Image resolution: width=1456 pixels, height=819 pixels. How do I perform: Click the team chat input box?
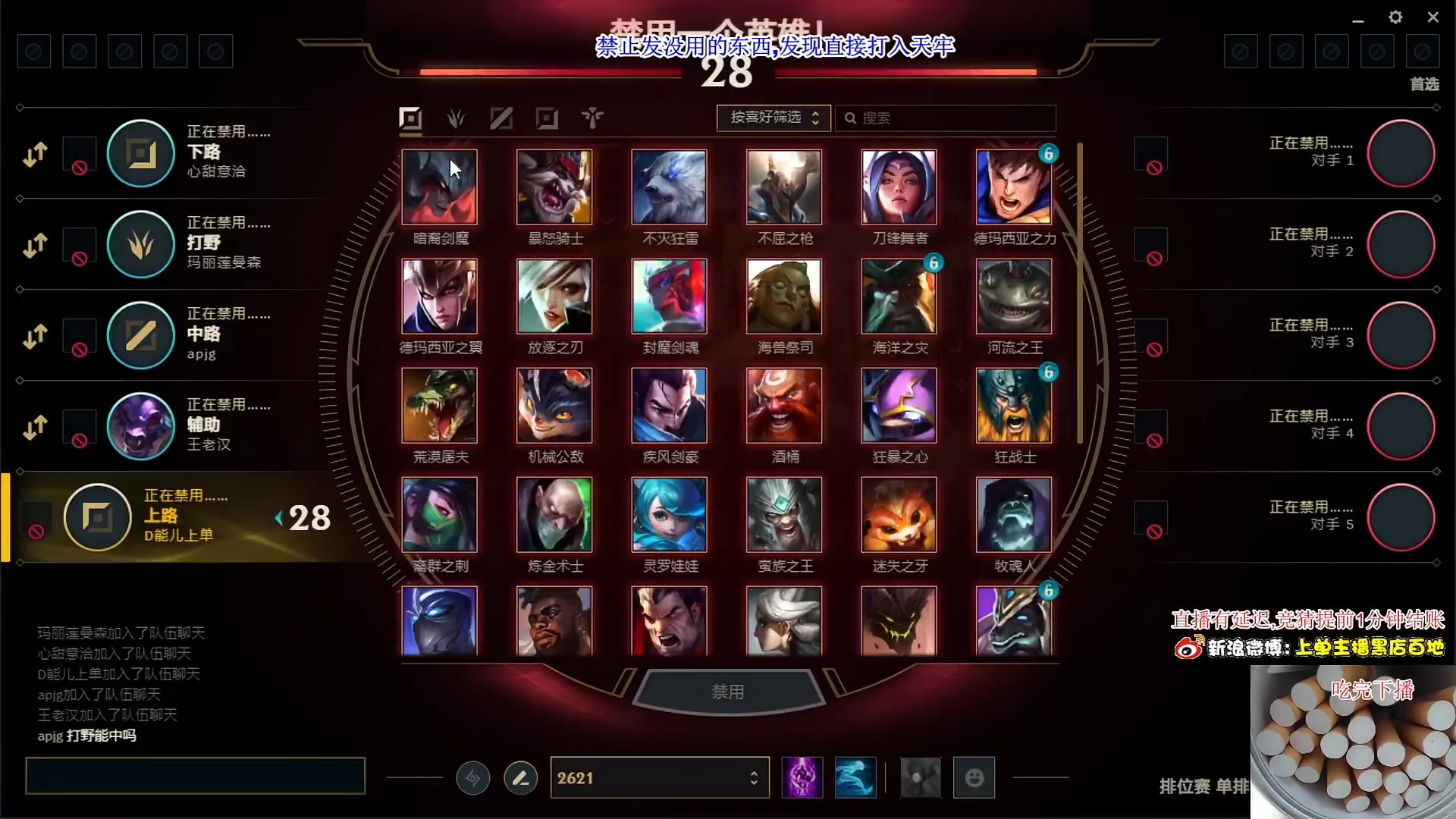[195, 776]
